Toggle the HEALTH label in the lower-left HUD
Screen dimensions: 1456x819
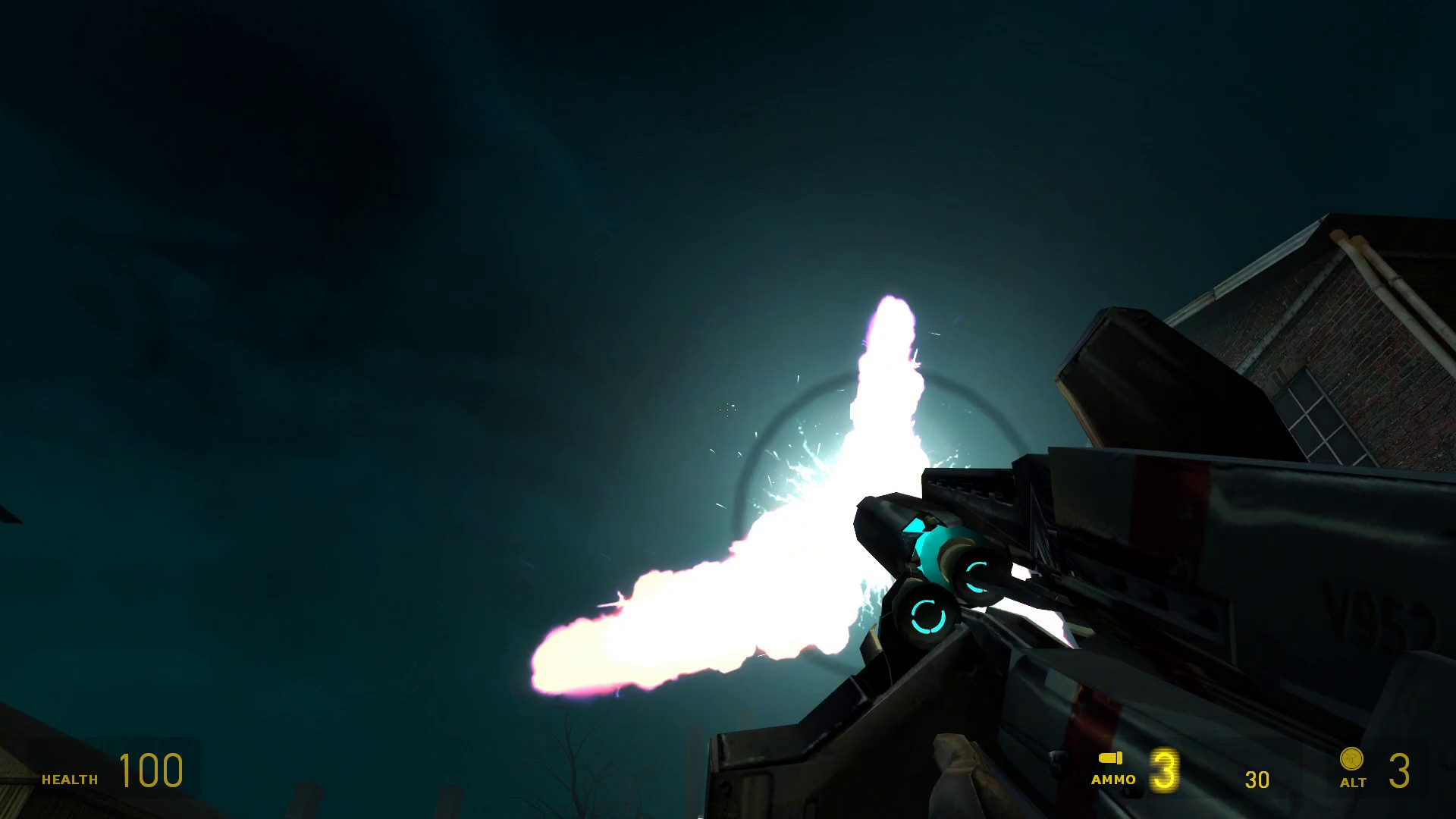pos(70,779)
